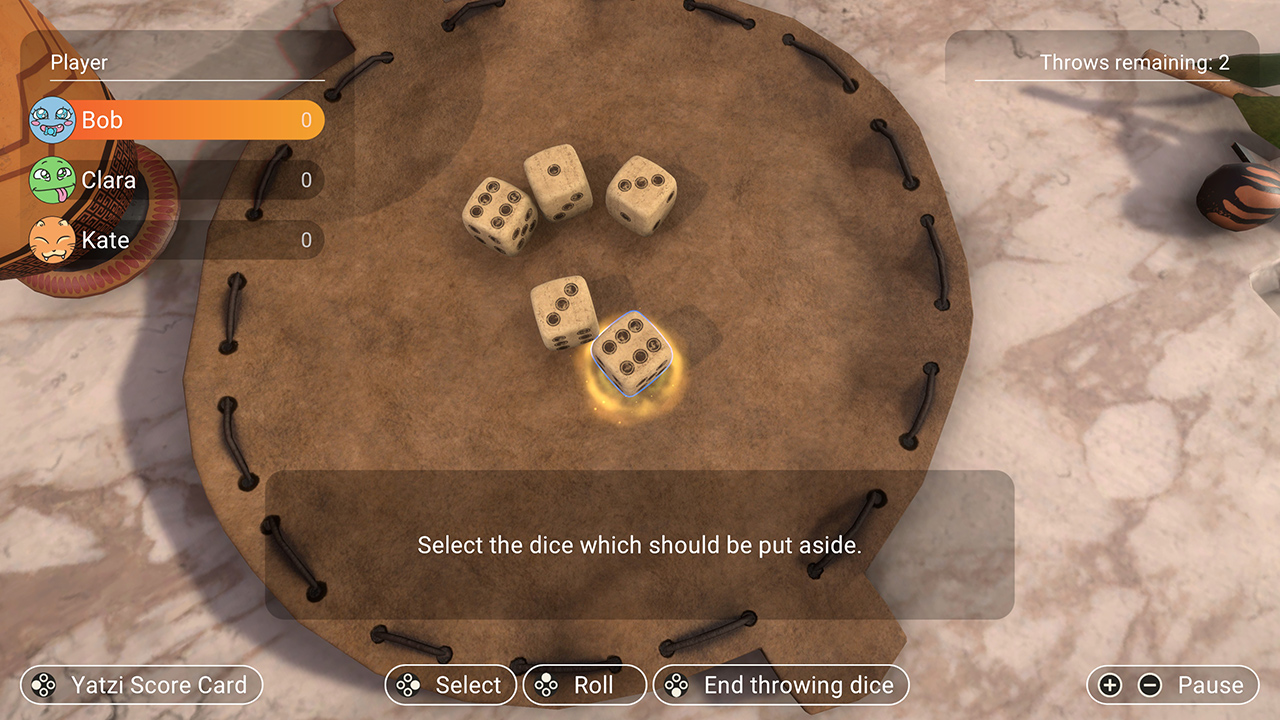
Task: Click the plus icon next to Pause
Action: [1110, 685]
